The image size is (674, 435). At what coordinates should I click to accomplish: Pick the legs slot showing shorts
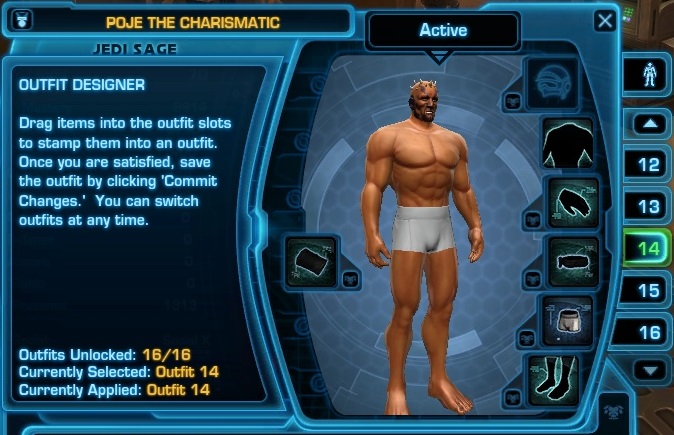567,318
